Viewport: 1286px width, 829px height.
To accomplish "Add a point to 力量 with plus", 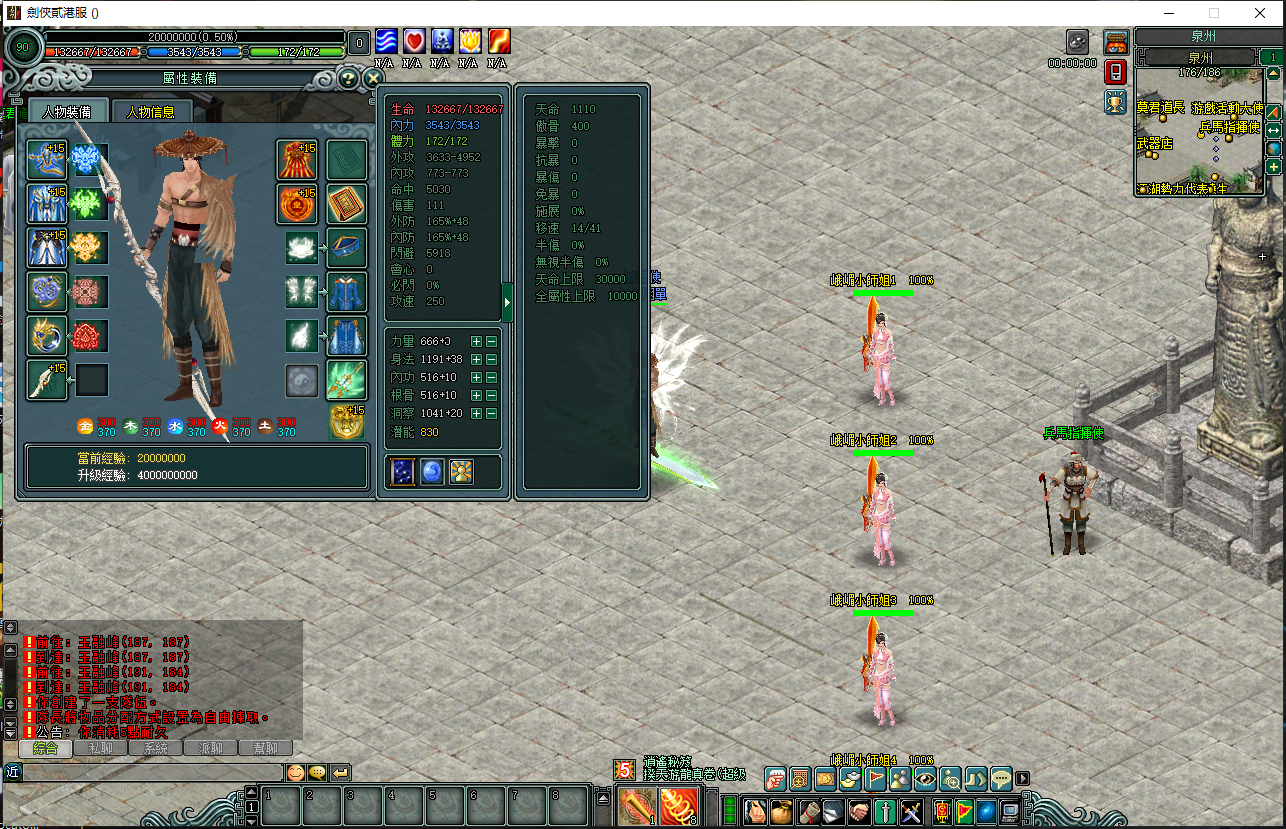I will click(x=476, y=342).
